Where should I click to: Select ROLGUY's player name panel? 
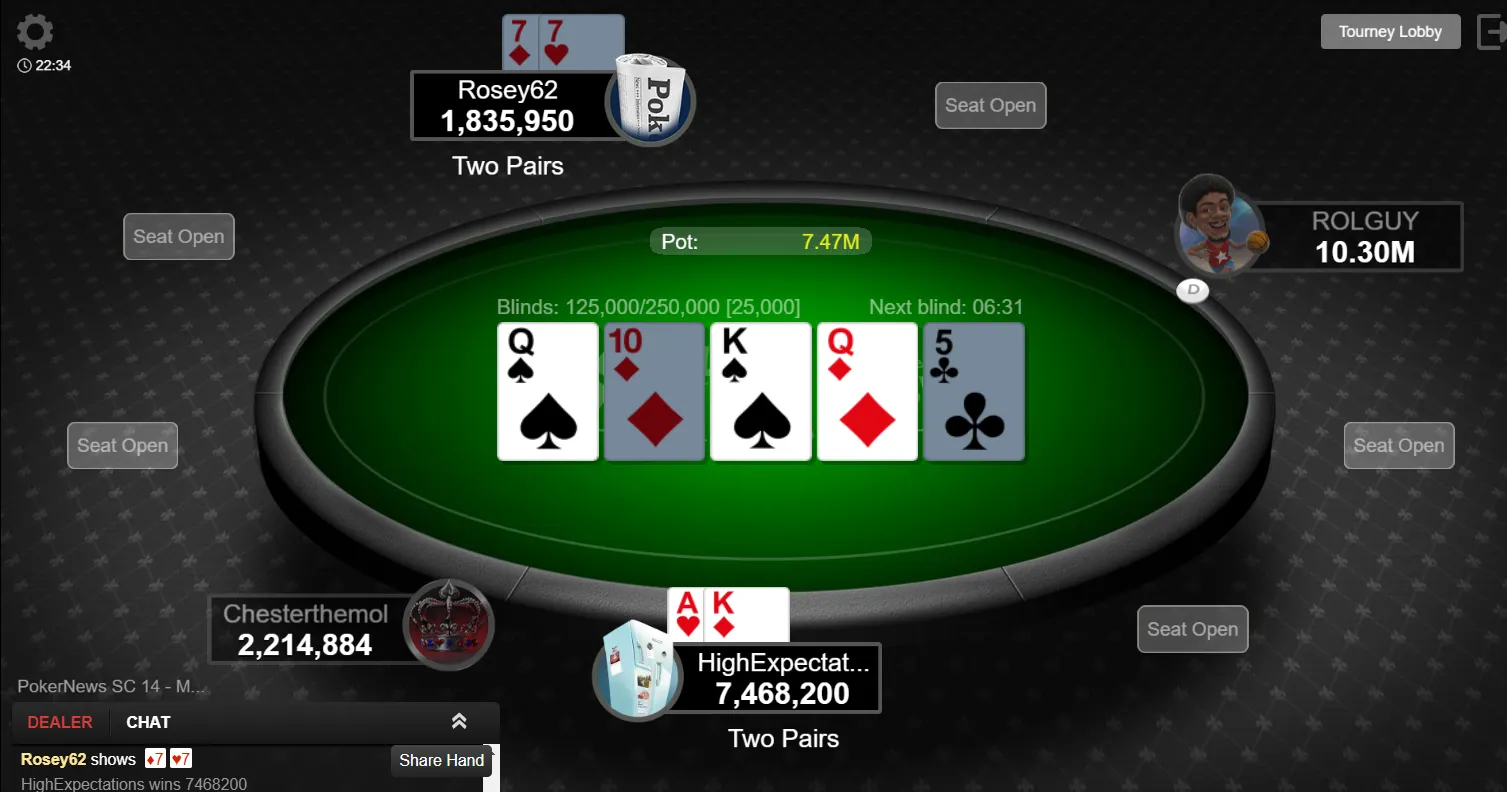pos(1364,237)
